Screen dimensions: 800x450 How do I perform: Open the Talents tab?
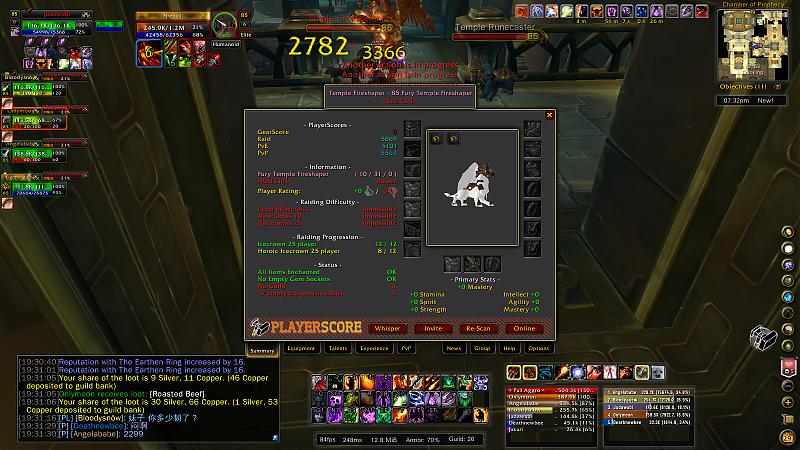pos(338,349)
